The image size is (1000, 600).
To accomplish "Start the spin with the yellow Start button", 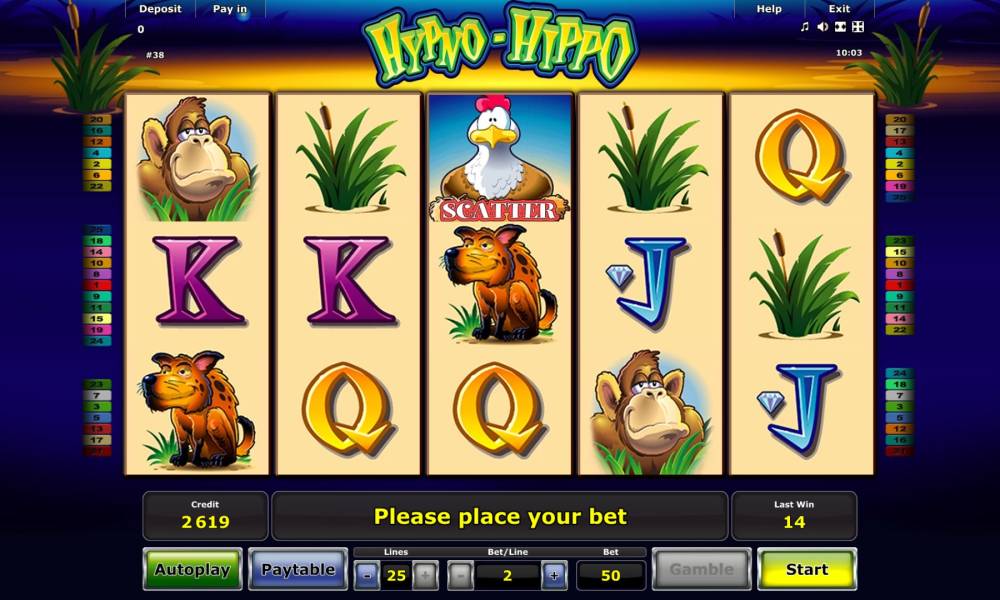I will tap(806, 570).
